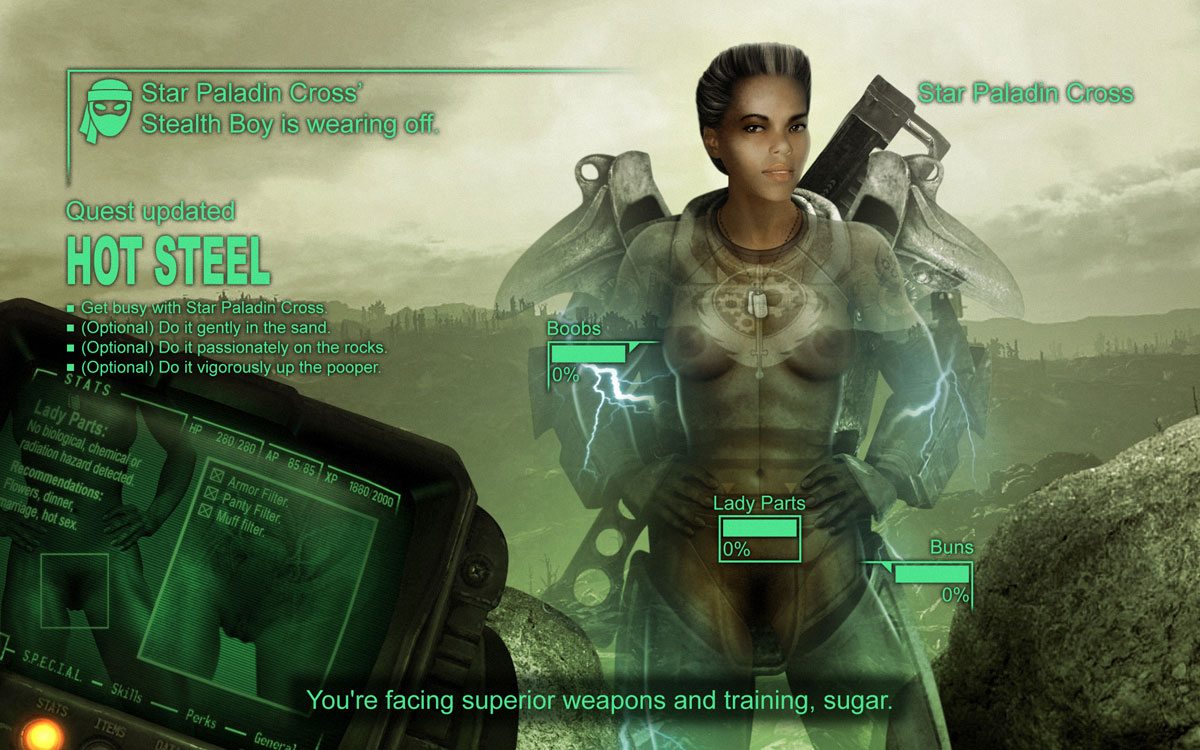
Task: Open the Hot Steel quest tracker
Action: 168,259
